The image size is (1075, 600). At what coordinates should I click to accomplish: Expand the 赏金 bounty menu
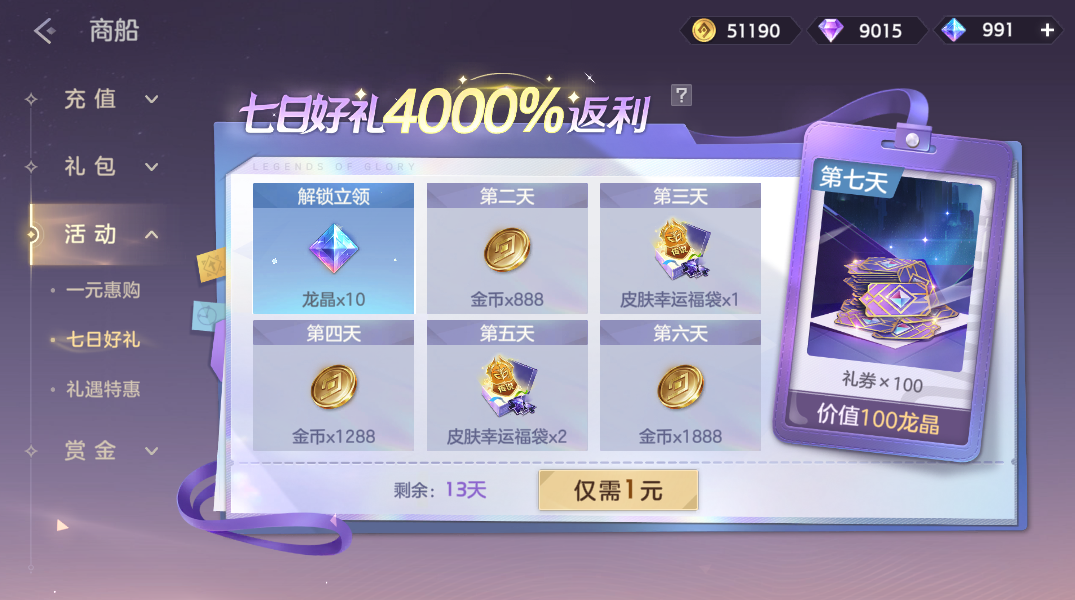click(x=105, y=451)
